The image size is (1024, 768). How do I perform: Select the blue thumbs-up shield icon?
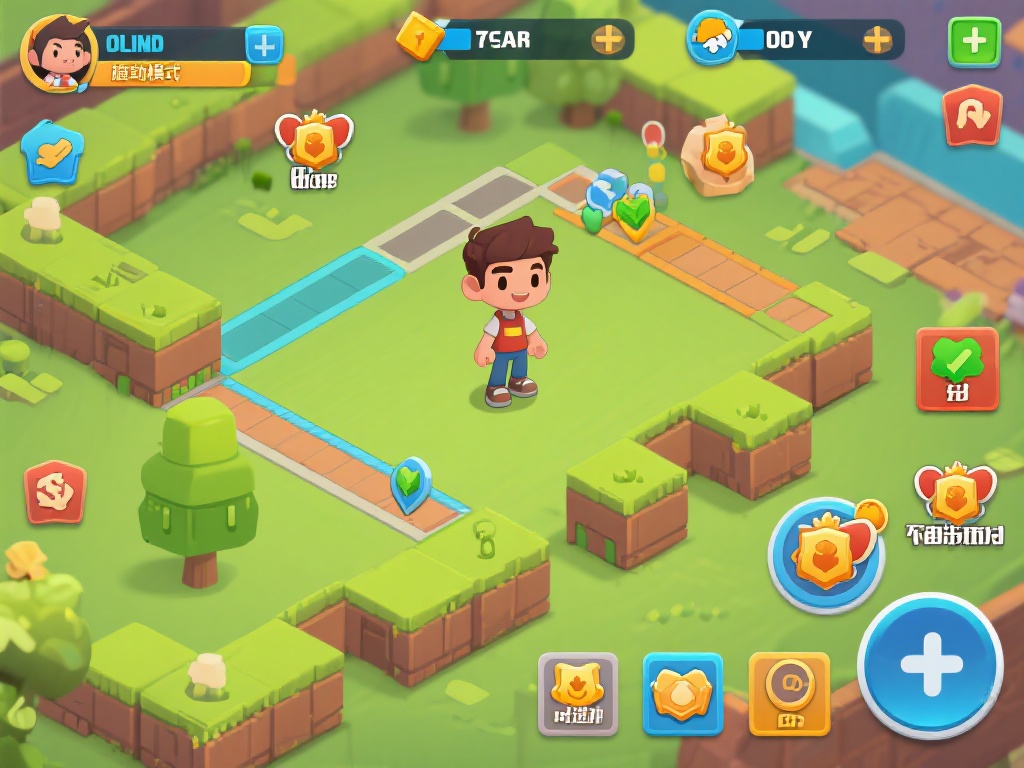tap(51, 152)
